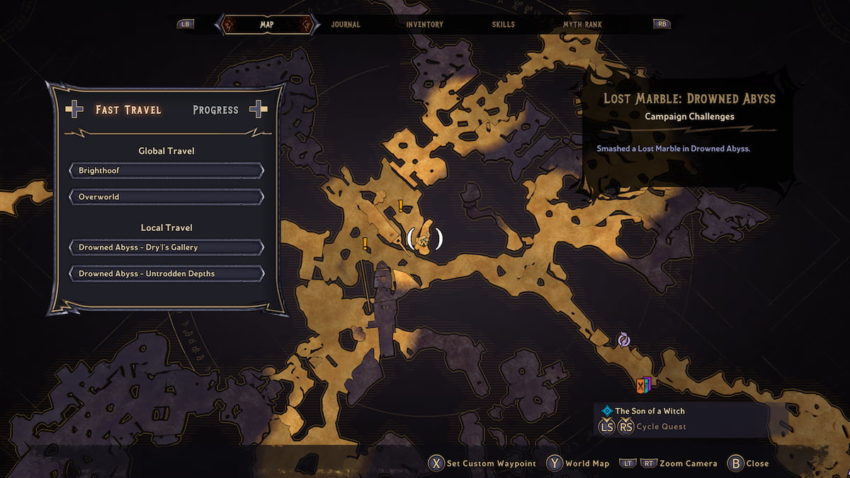Viewport: 850px width, 478px height.
Task: Show the Skills tab
Action: tap(504, 24)
